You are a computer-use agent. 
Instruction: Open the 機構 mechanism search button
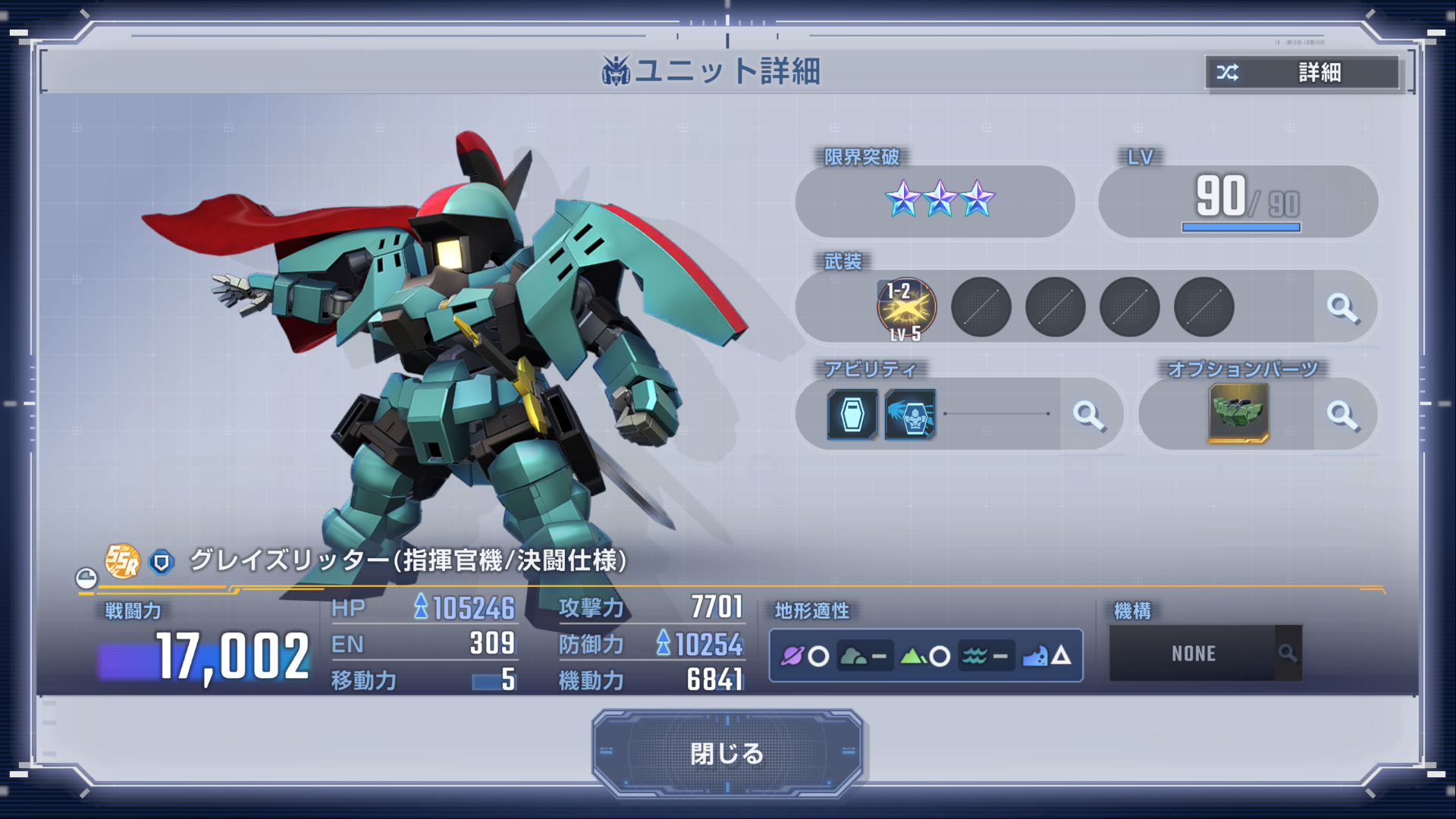[x=1287, y=653]
